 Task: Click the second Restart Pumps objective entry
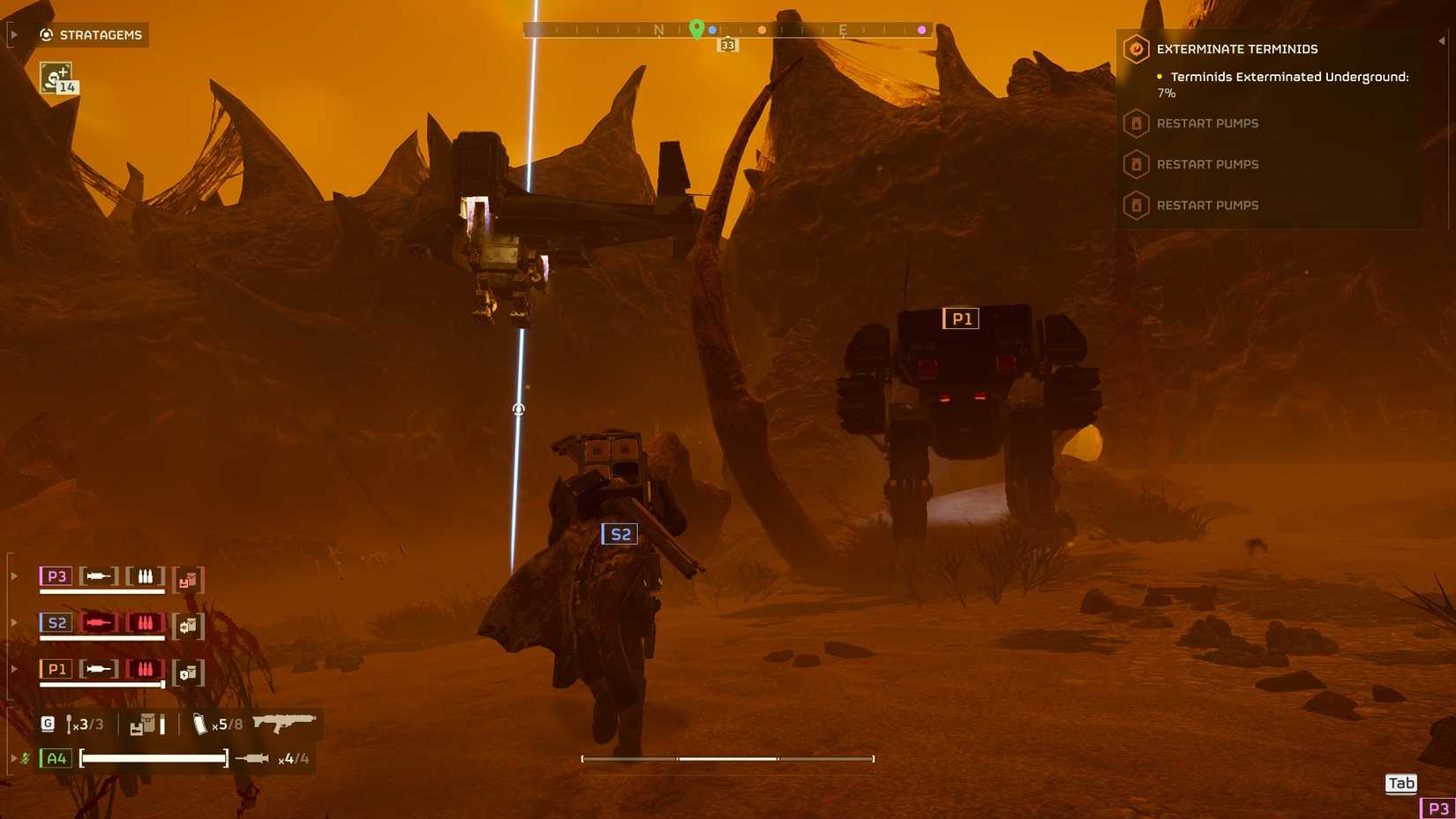1207,164
